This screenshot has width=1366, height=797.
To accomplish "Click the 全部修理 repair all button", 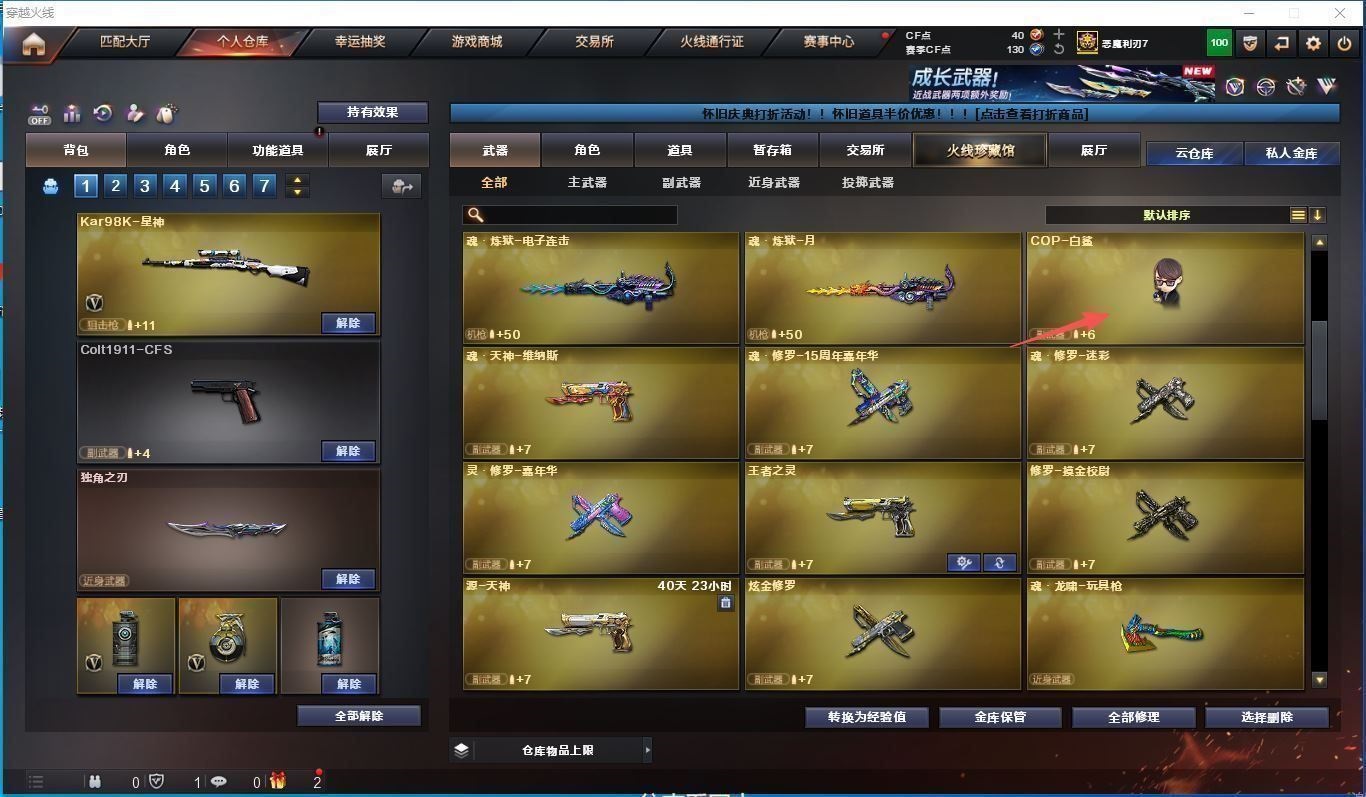I will tap(1134, 717).
